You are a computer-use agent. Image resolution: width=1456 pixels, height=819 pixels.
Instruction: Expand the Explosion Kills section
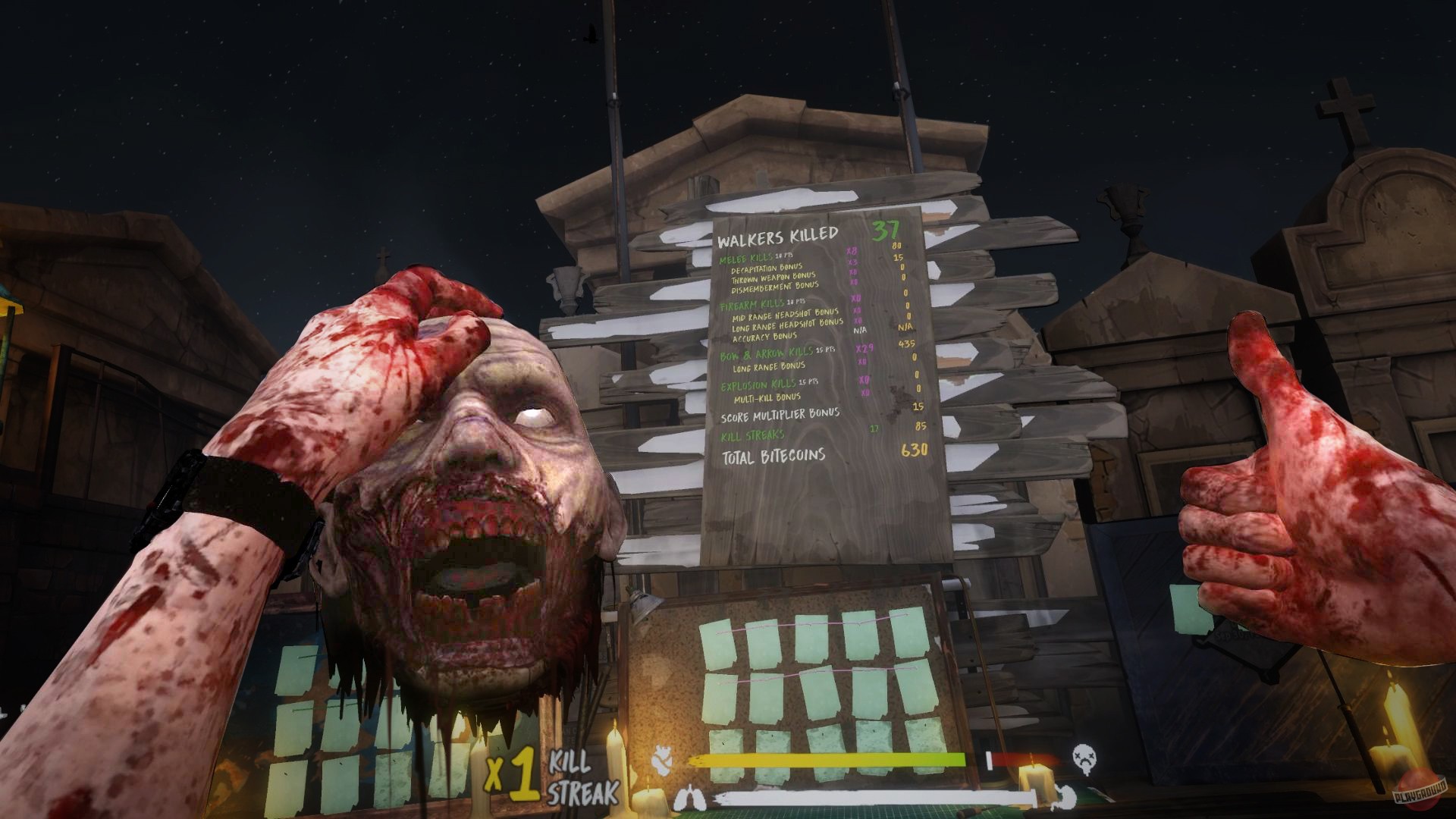[x=758, y=385]
